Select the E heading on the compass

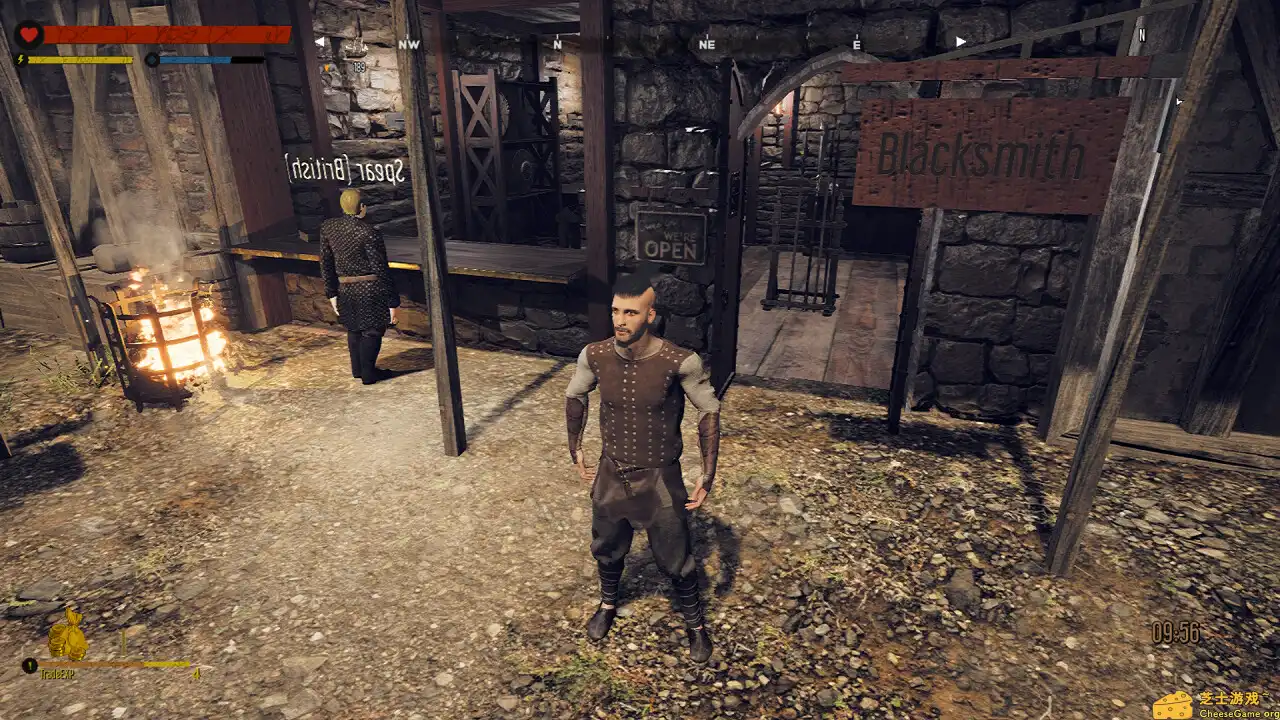pyautogui.click(x=857, y=43)
